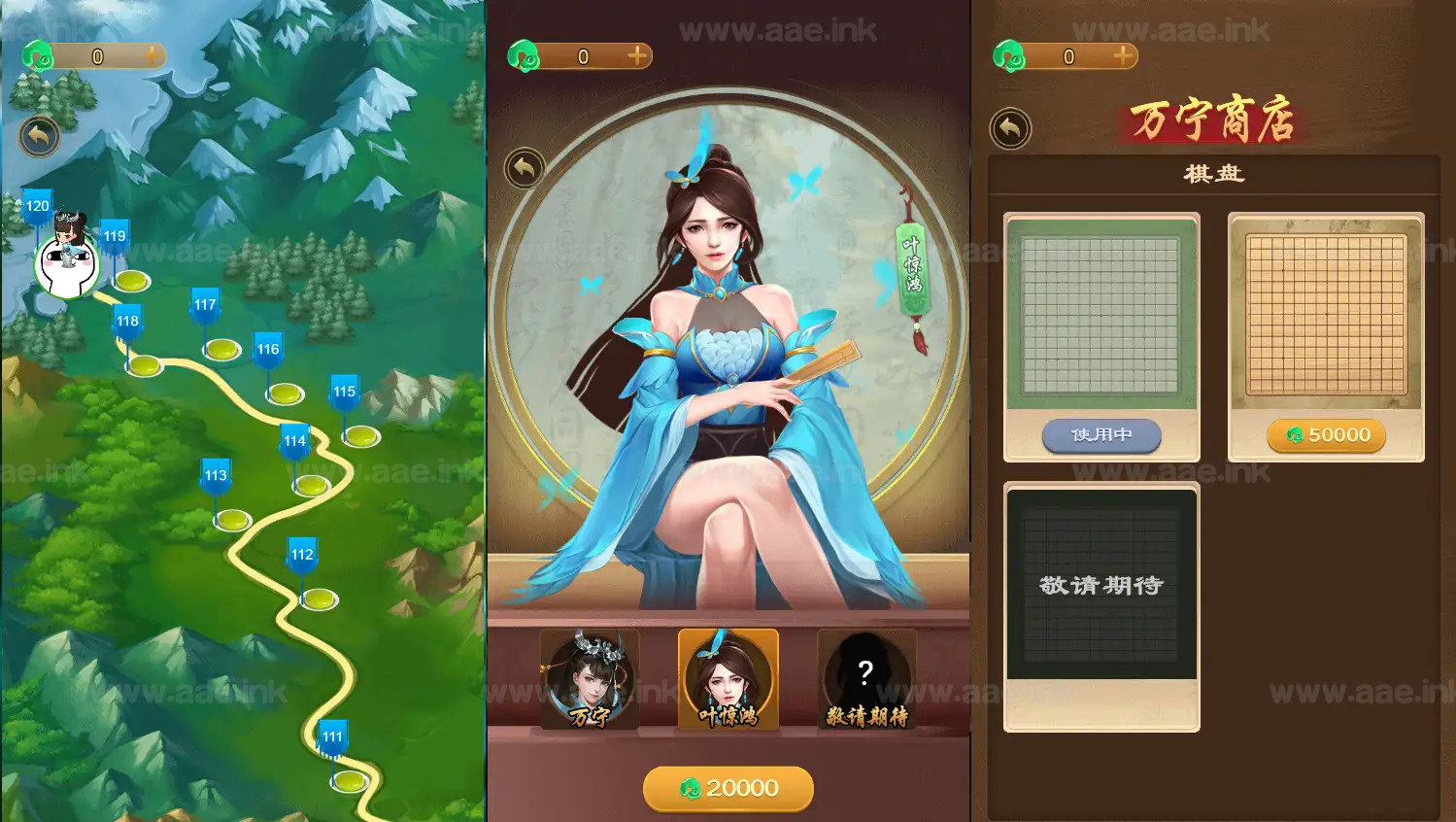Click the question-mark mystery character slot
Screen dimensions: 1456x822
(x=865, y=673)
